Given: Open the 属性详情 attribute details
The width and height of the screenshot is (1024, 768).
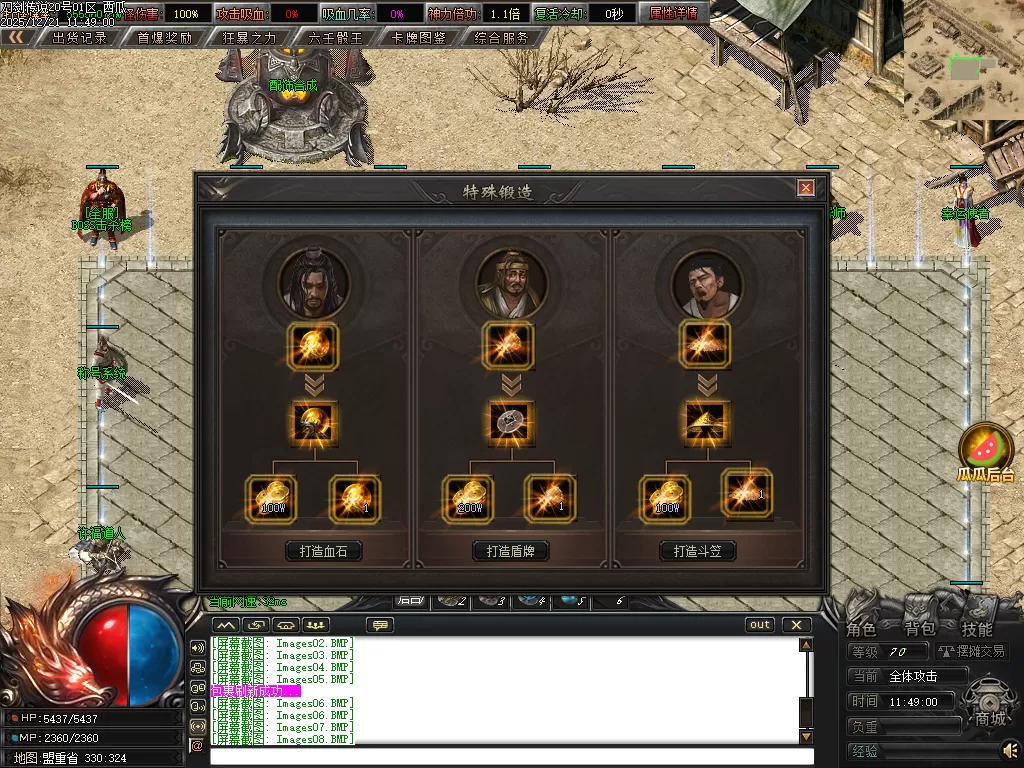Looking at the screenshot, I should tap(673, 13).
